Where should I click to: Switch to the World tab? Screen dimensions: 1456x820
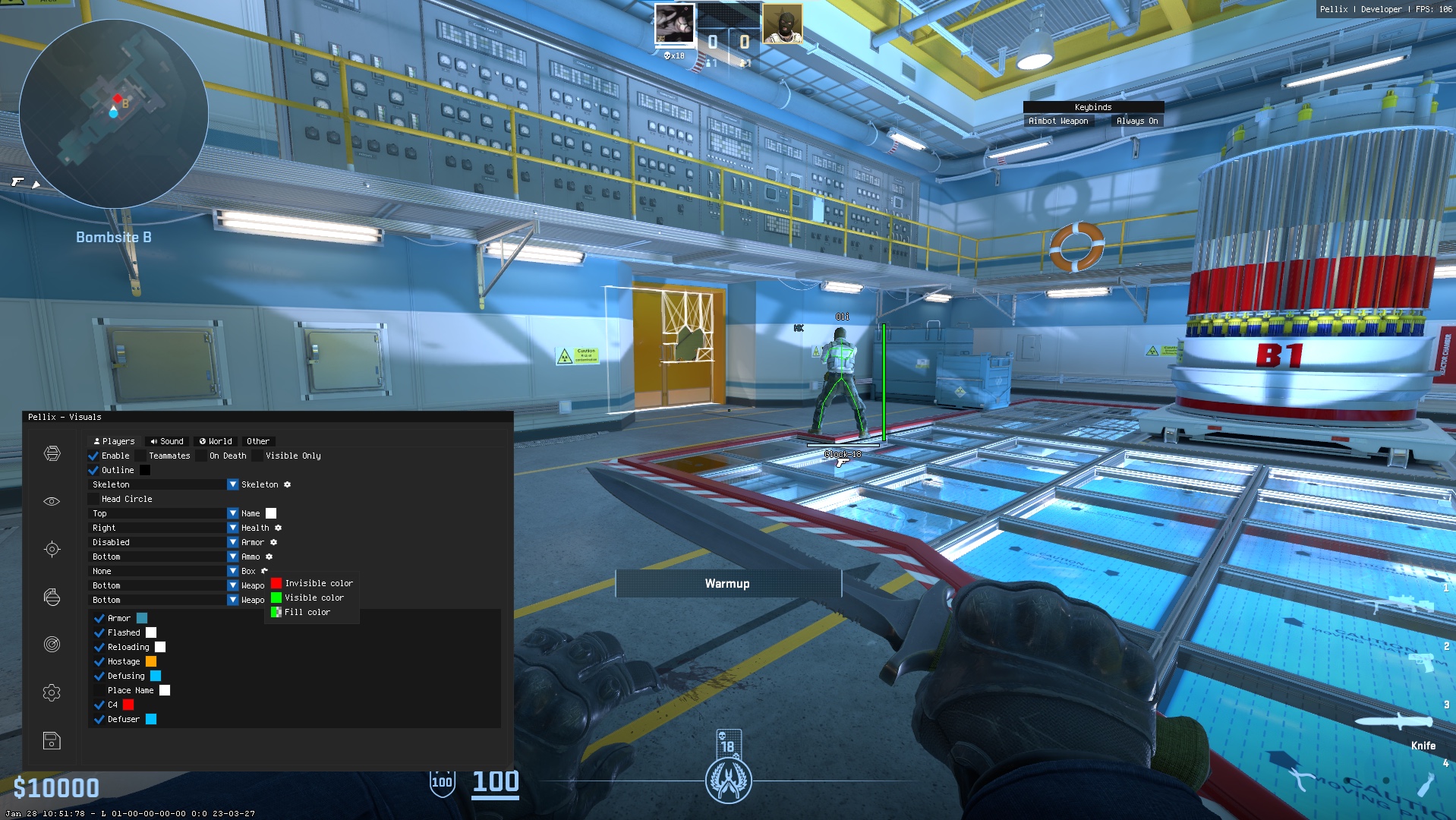tap(215, 441)
